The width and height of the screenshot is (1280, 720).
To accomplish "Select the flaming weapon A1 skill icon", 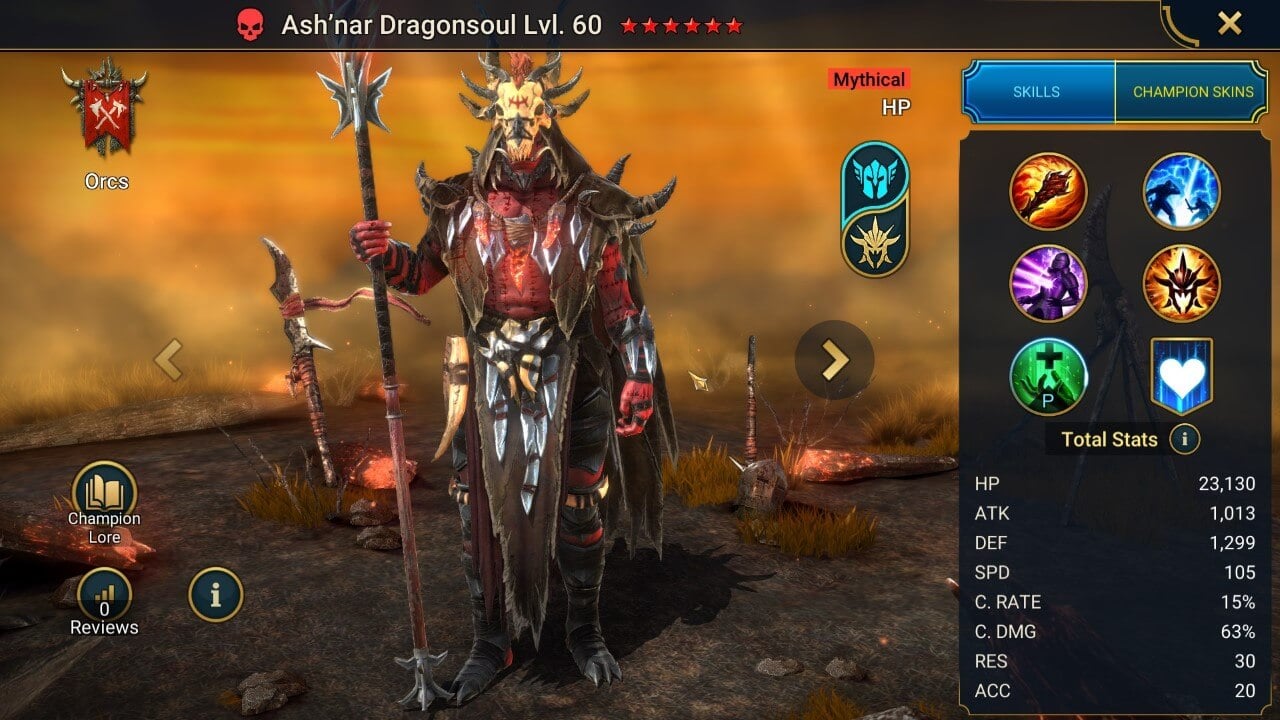I will (1049, 192).
